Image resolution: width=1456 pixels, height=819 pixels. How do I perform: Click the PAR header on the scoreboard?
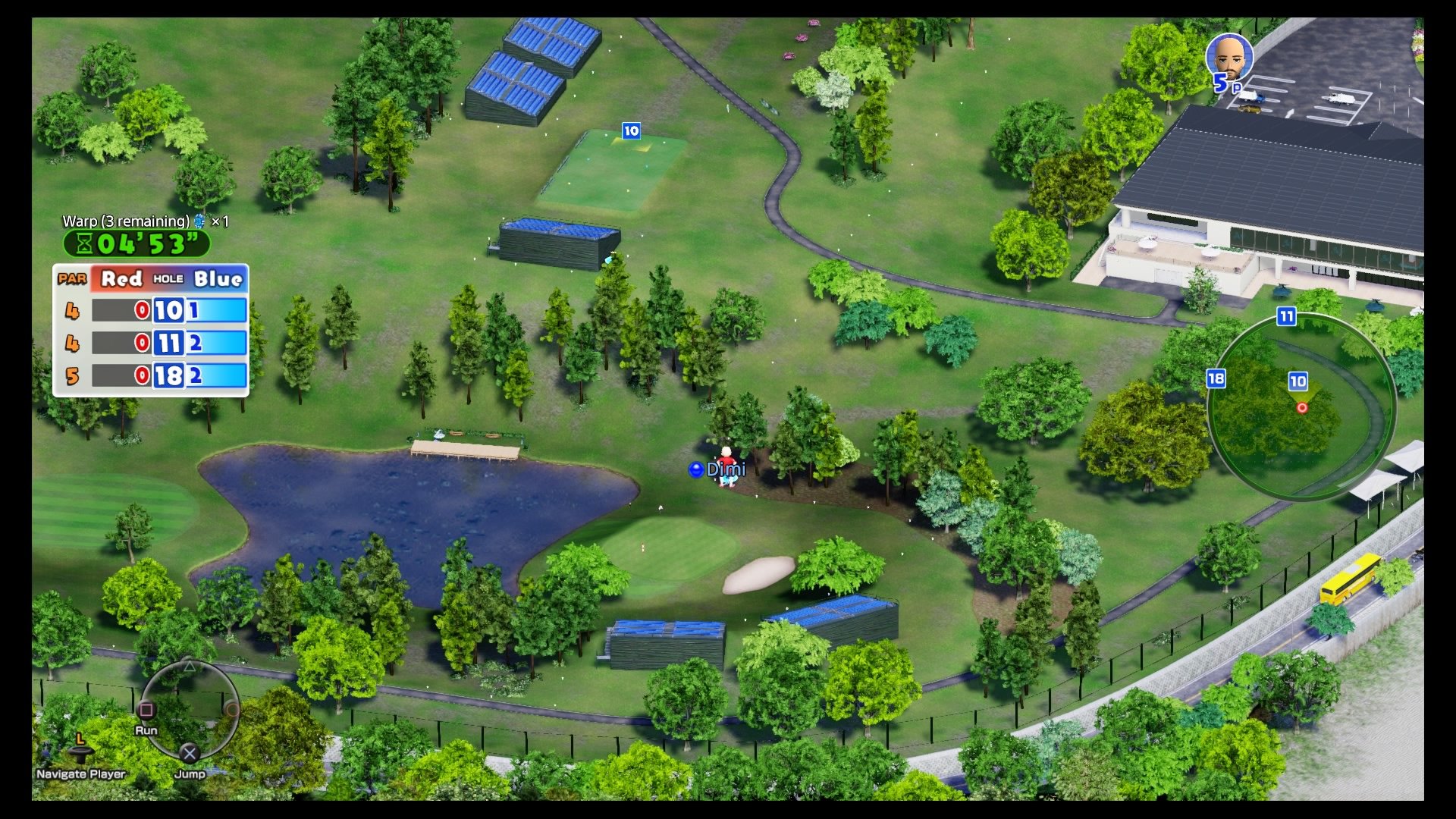coord(71,279)
